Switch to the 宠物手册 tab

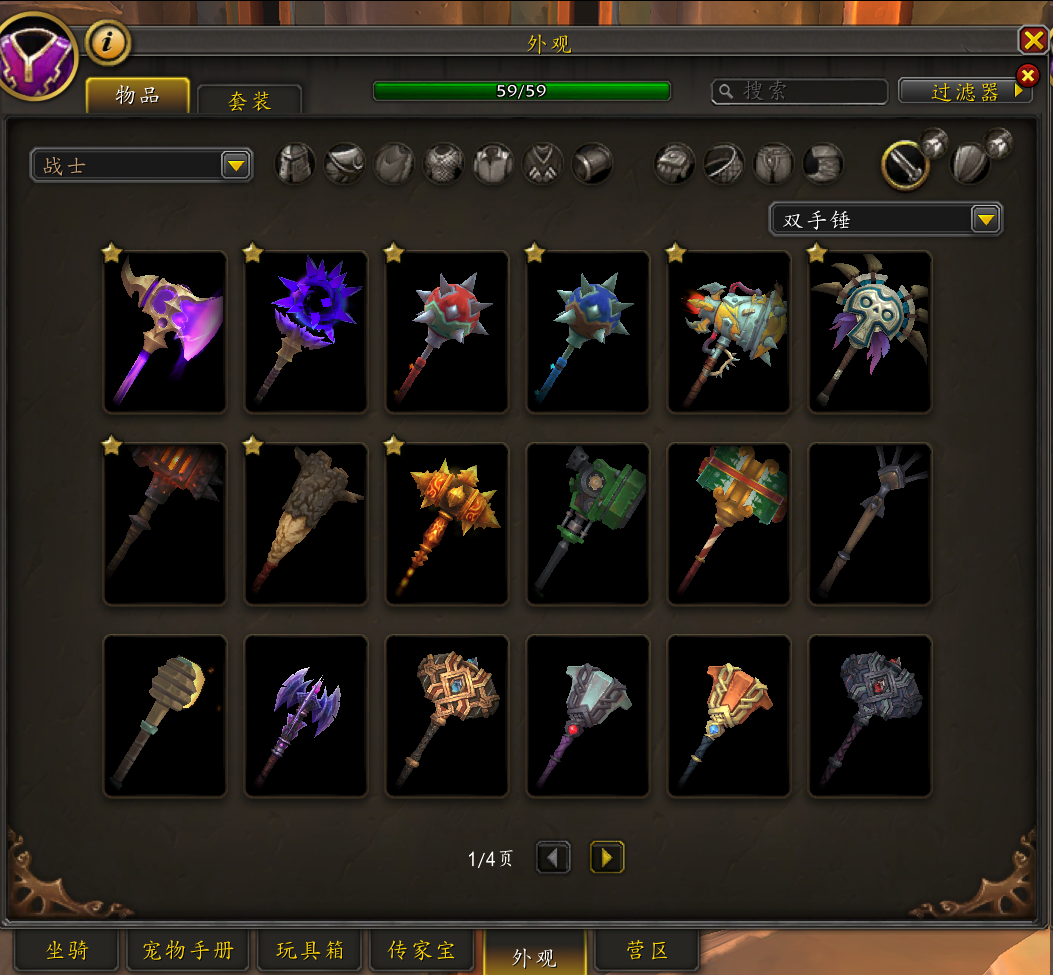[x=188, y=950]
